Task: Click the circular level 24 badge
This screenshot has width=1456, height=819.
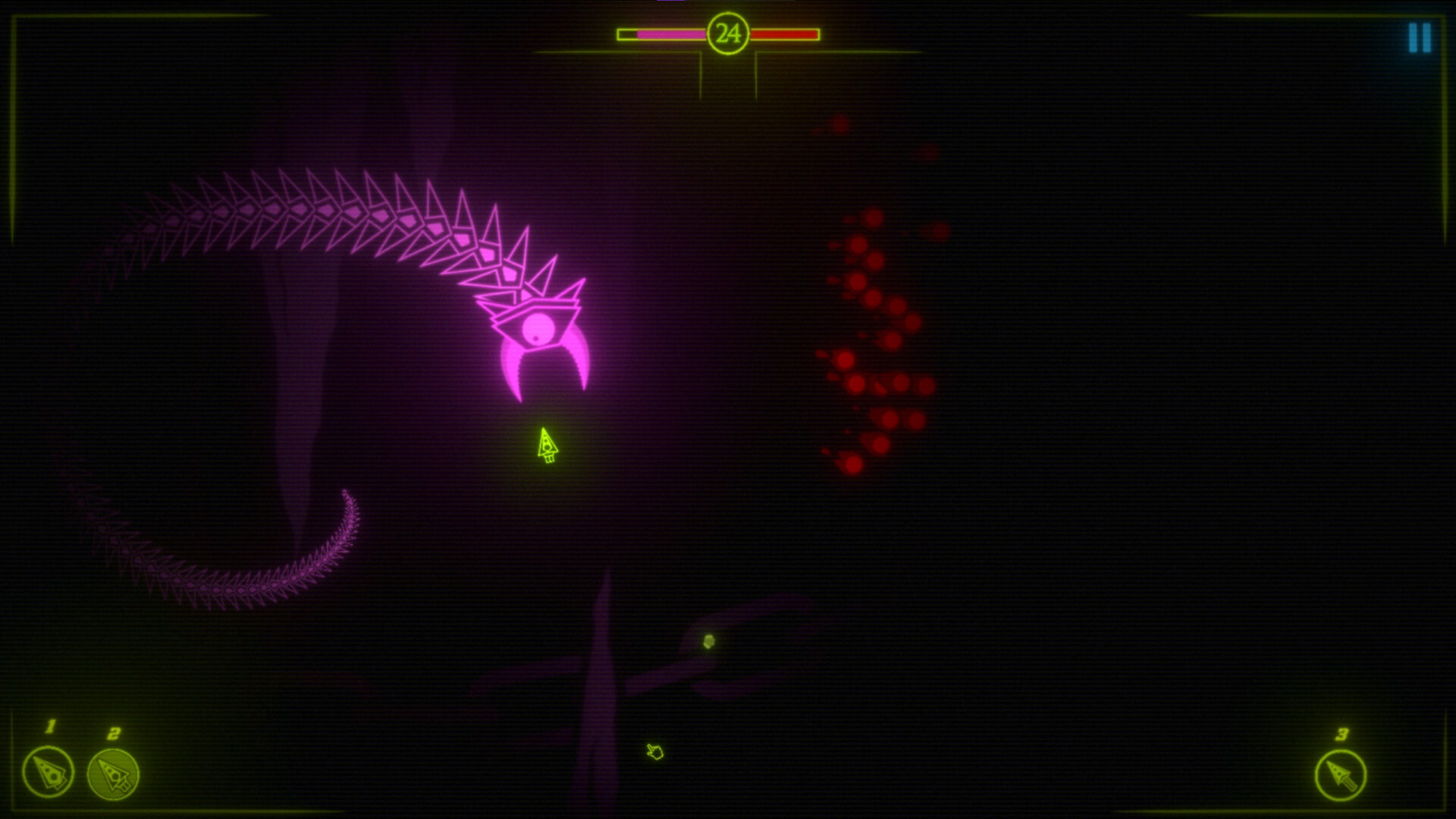Action: click(730, 32)
